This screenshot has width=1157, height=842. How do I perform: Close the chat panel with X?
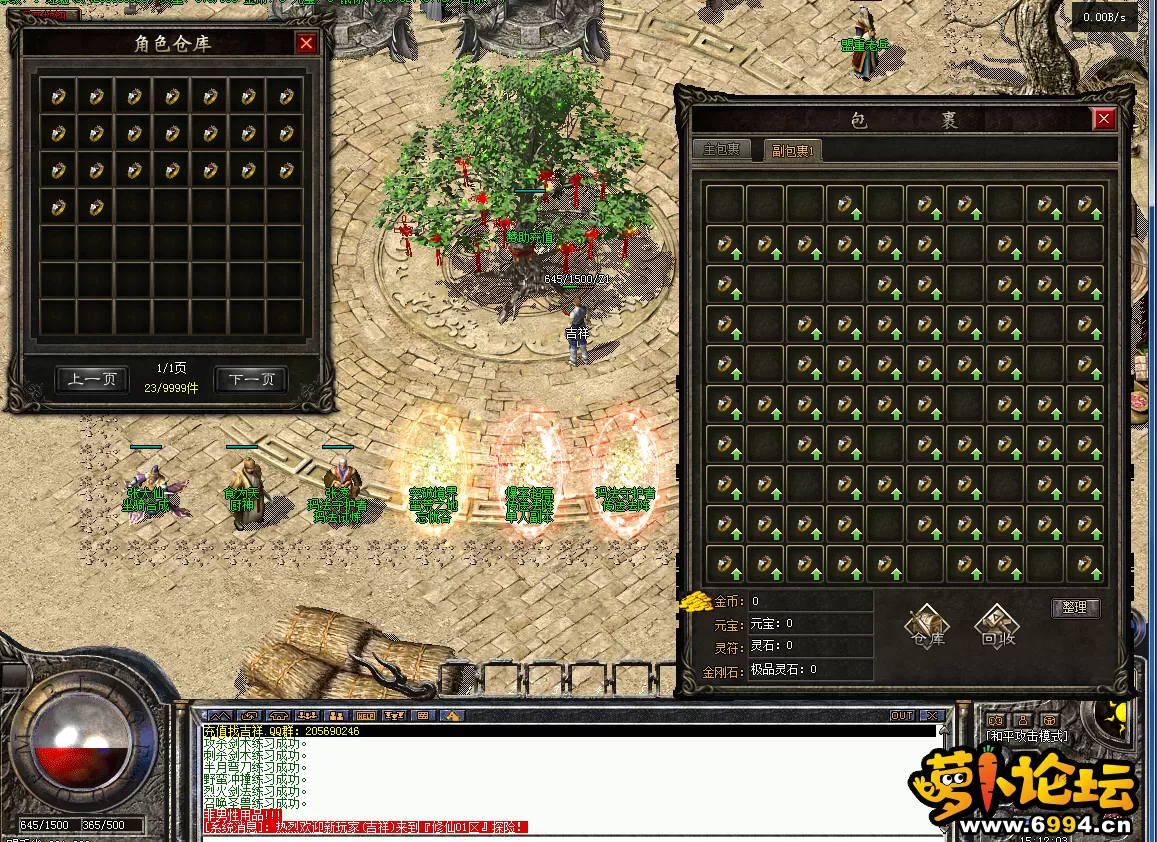click(932, 716)
